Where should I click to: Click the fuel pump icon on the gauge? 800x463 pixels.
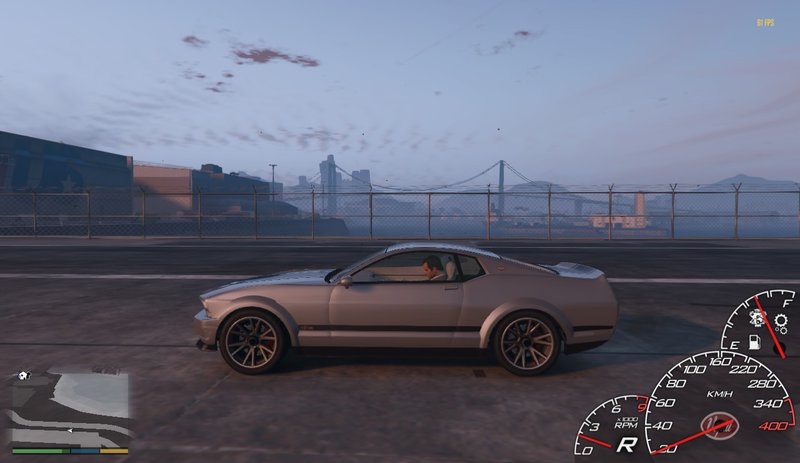pyautogui.click(x=755, y=343)
